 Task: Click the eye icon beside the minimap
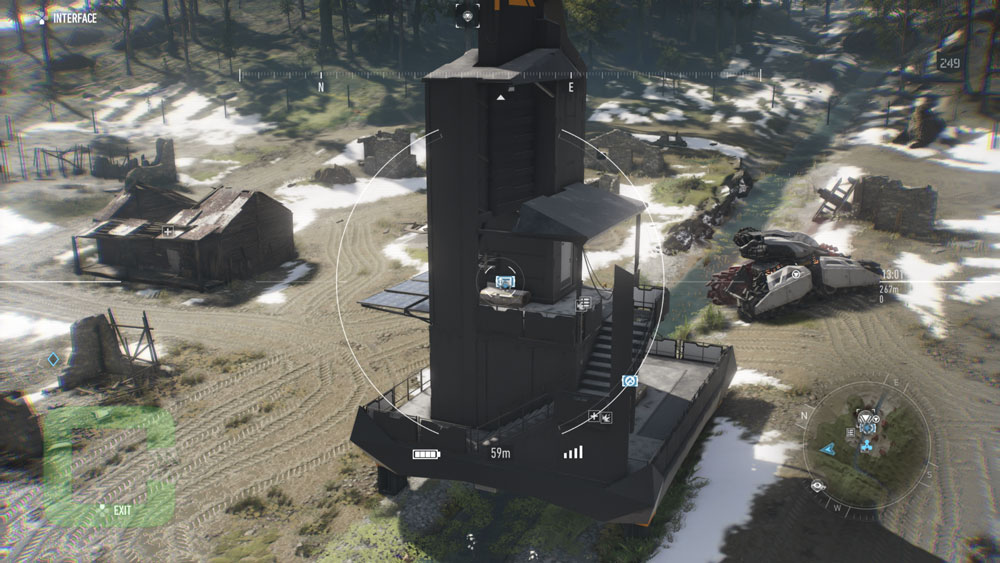(818, 486)
